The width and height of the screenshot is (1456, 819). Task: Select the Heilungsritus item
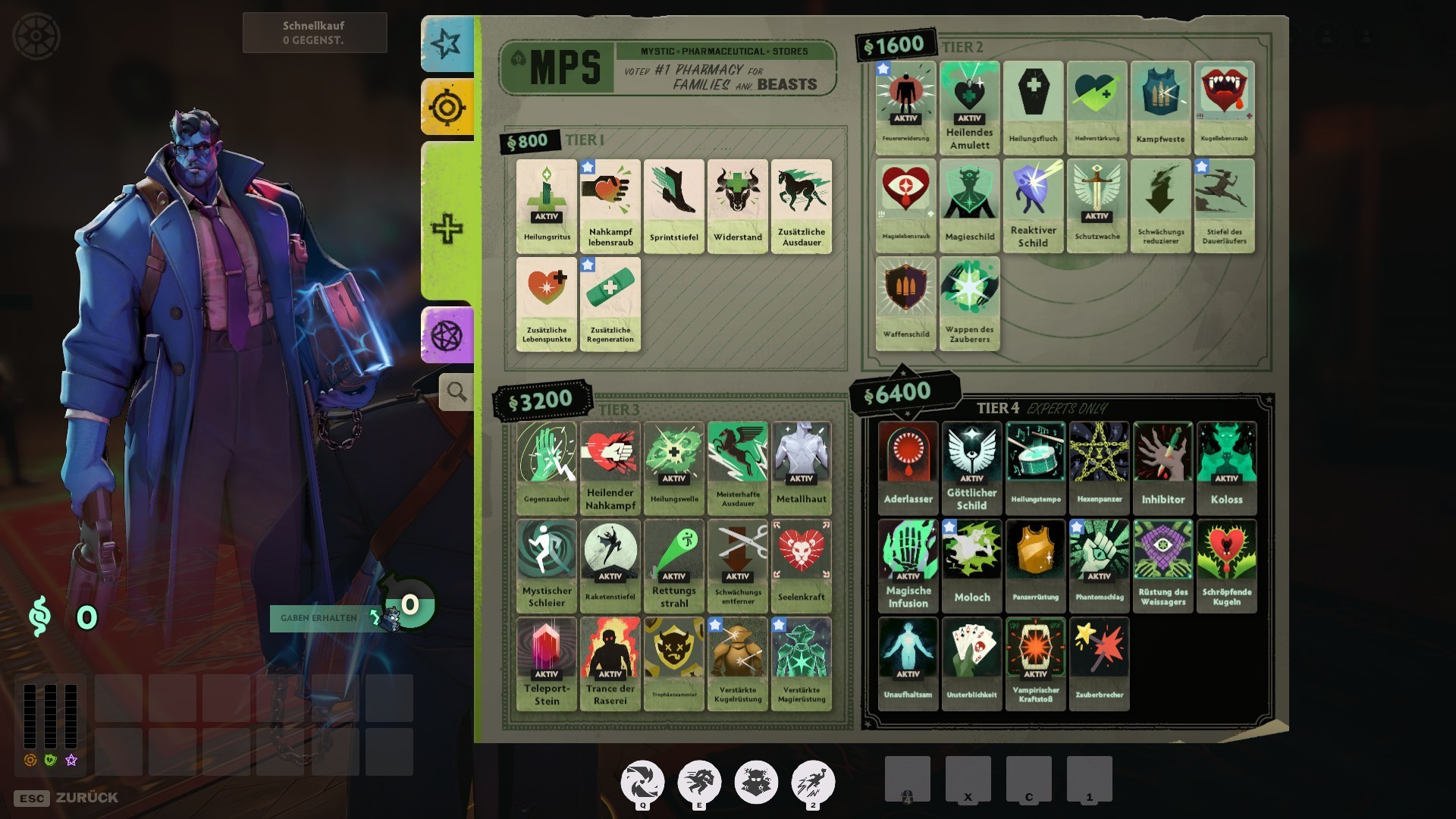click(x=547, y=206)
